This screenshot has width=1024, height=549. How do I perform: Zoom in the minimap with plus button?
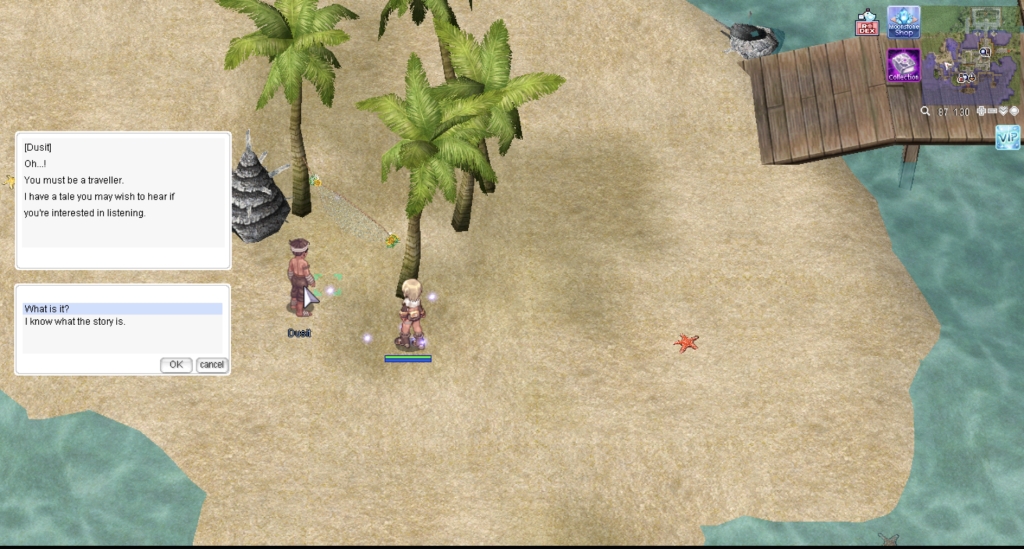pos(982,111)
